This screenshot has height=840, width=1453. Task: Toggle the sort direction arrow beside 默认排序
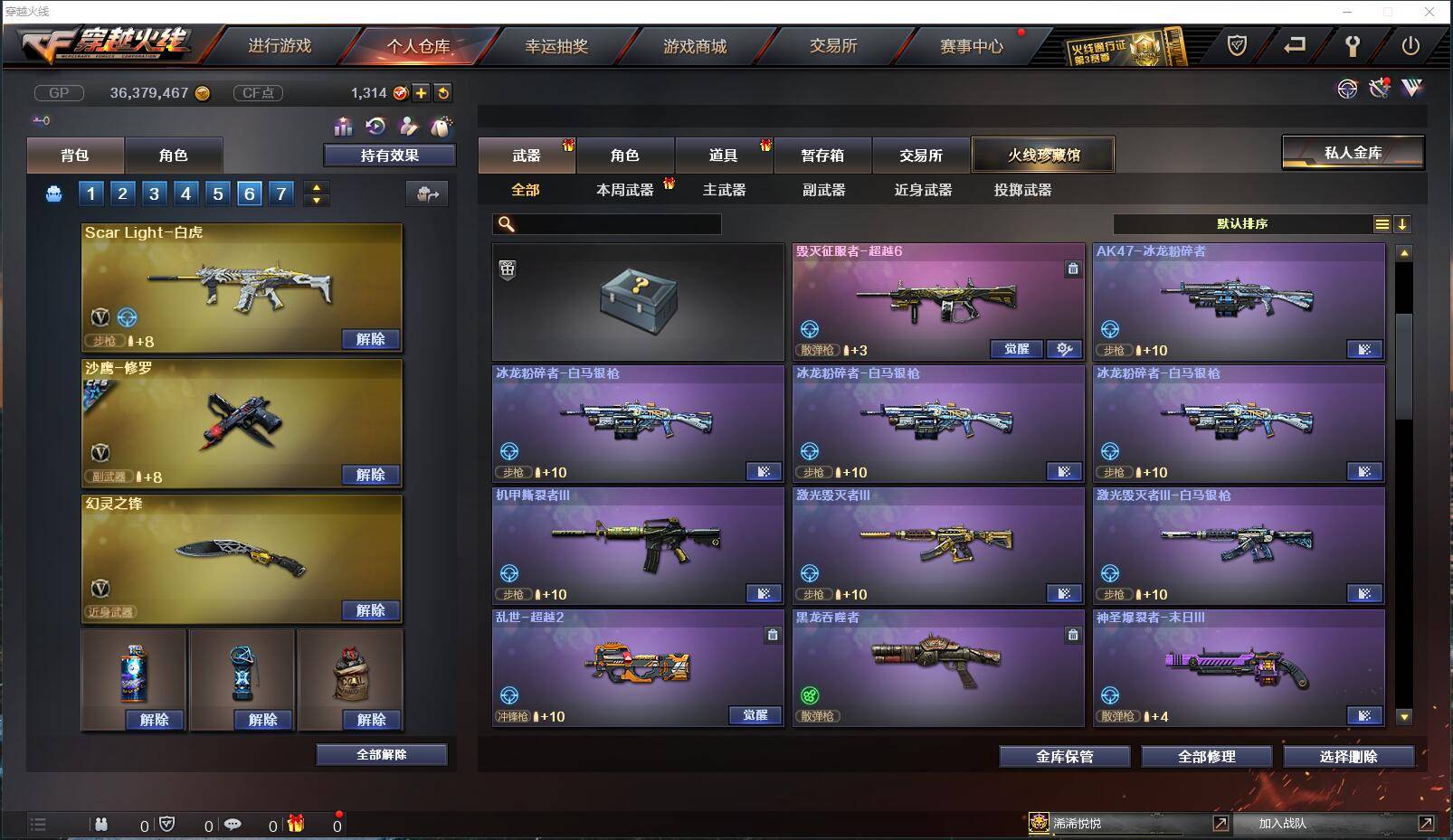(x=1403, y=223)
